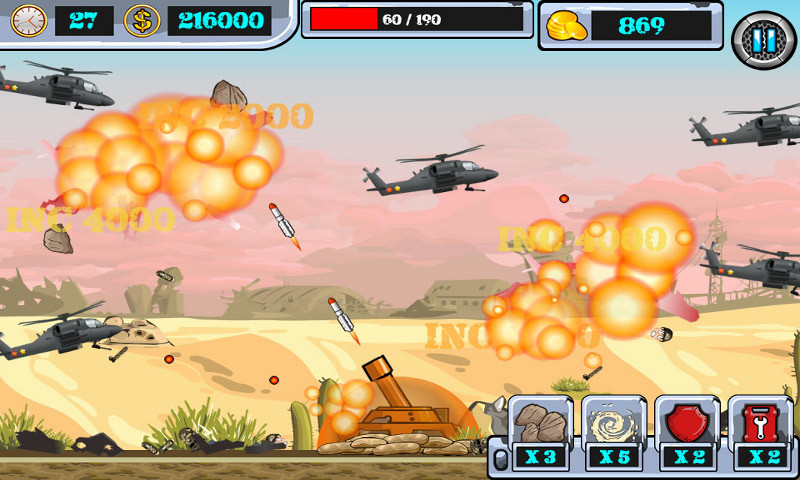Use the falling rocks power-up
800x480 pixels.
pos(541,424)
